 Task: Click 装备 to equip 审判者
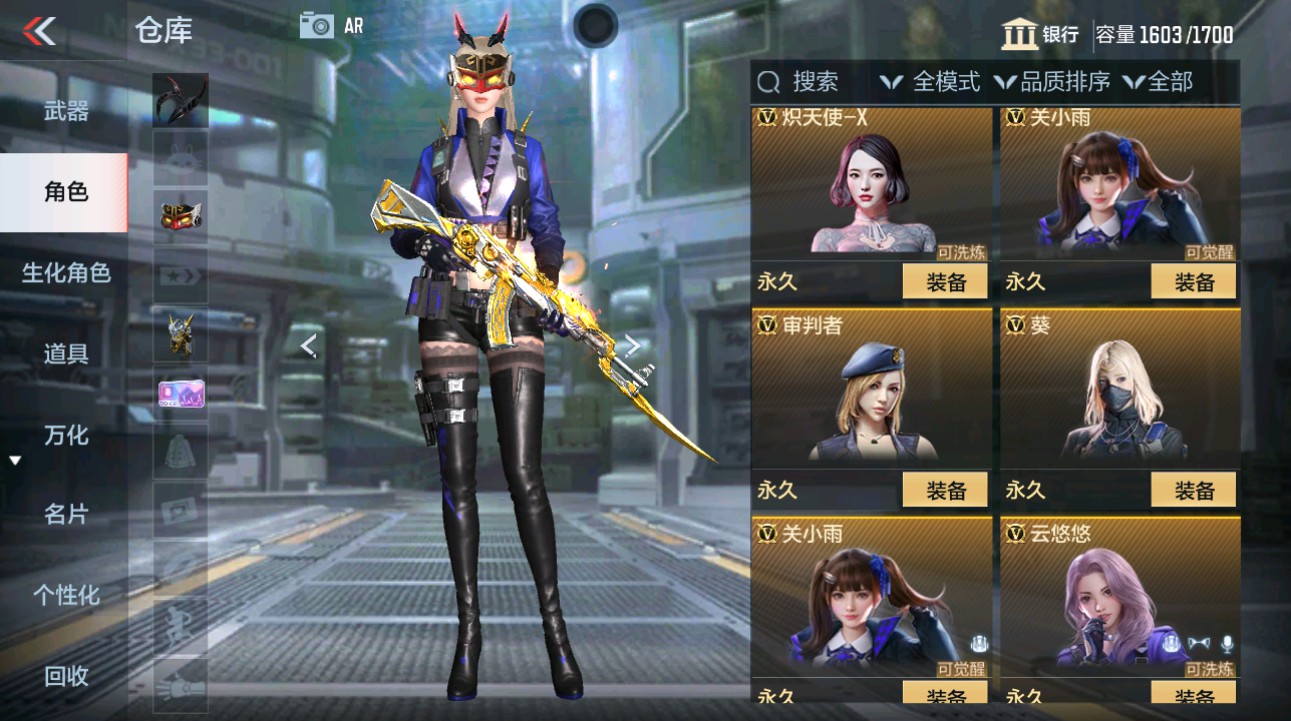tap(945, 490)
